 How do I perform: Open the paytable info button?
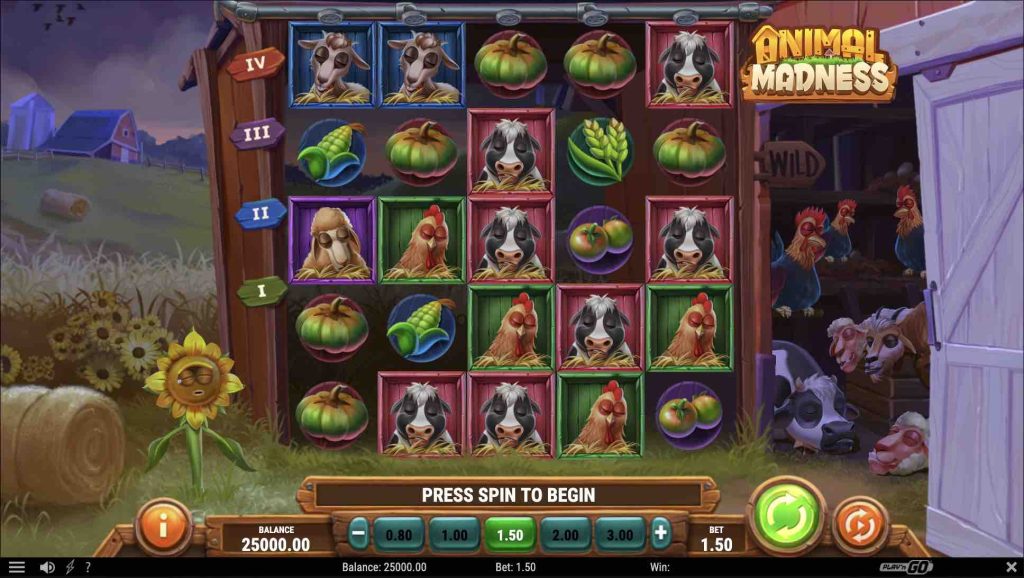tap(163, 526)
